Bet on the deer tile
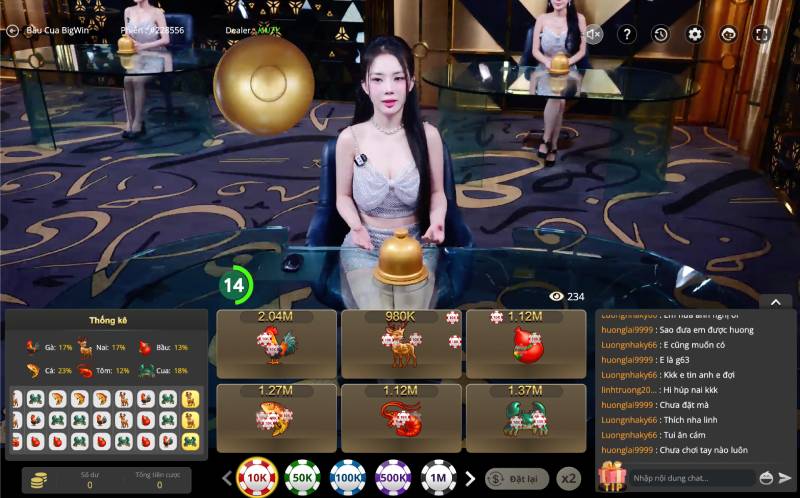This screenshot has height=498, width=800. (x=401, y=343)
